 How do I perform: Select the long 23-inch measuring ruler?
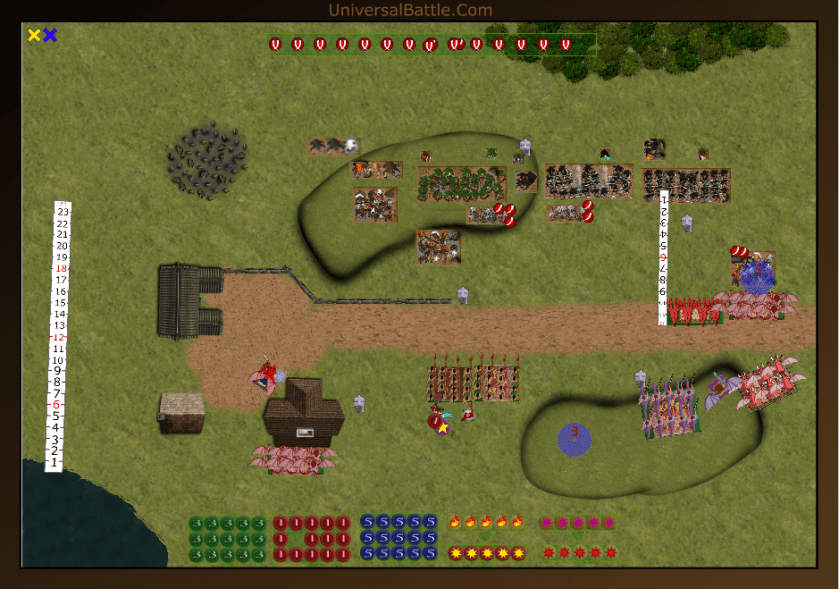62,336
